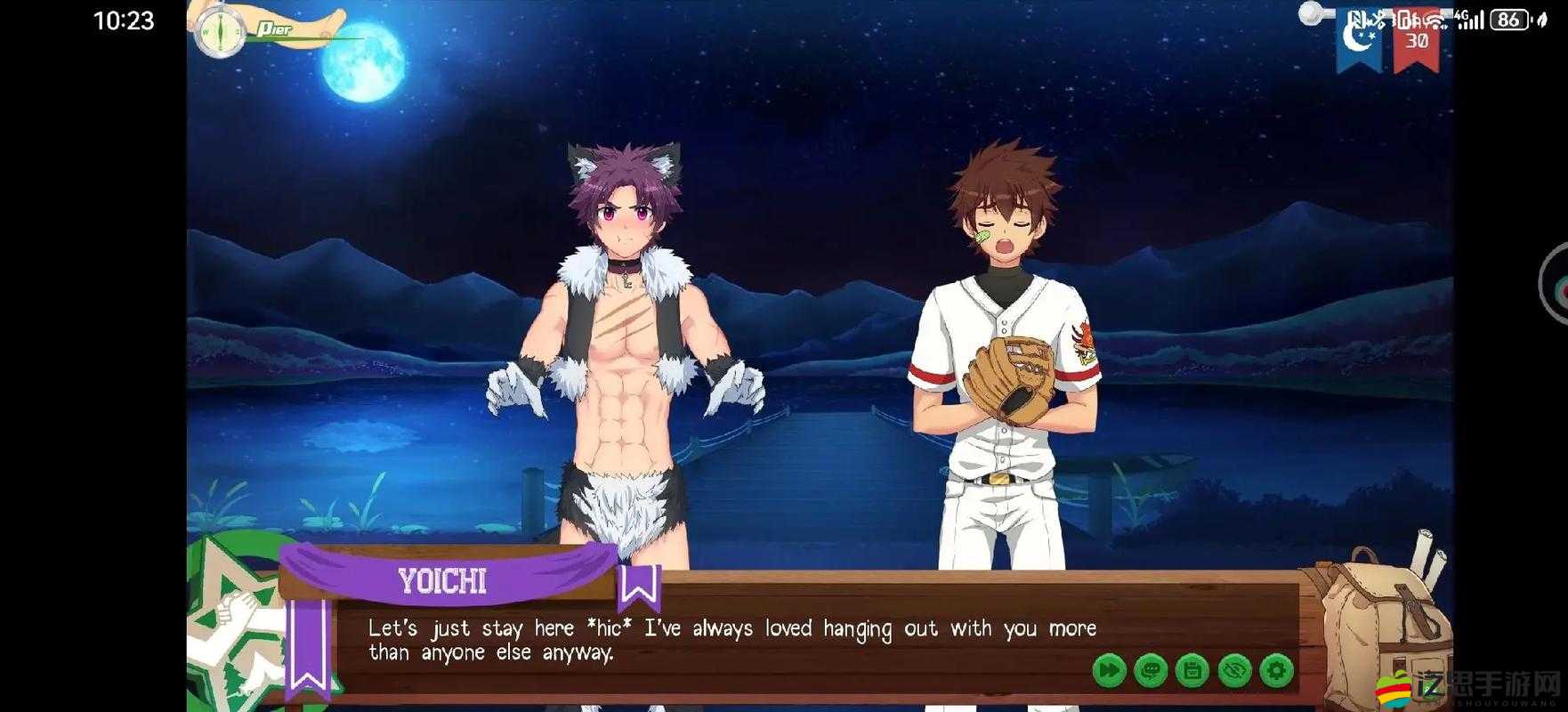Viewport: 1568px width, 712px height.
Task: Skip dialogue with the fast-forward button
Action: tap(1110, 670)
